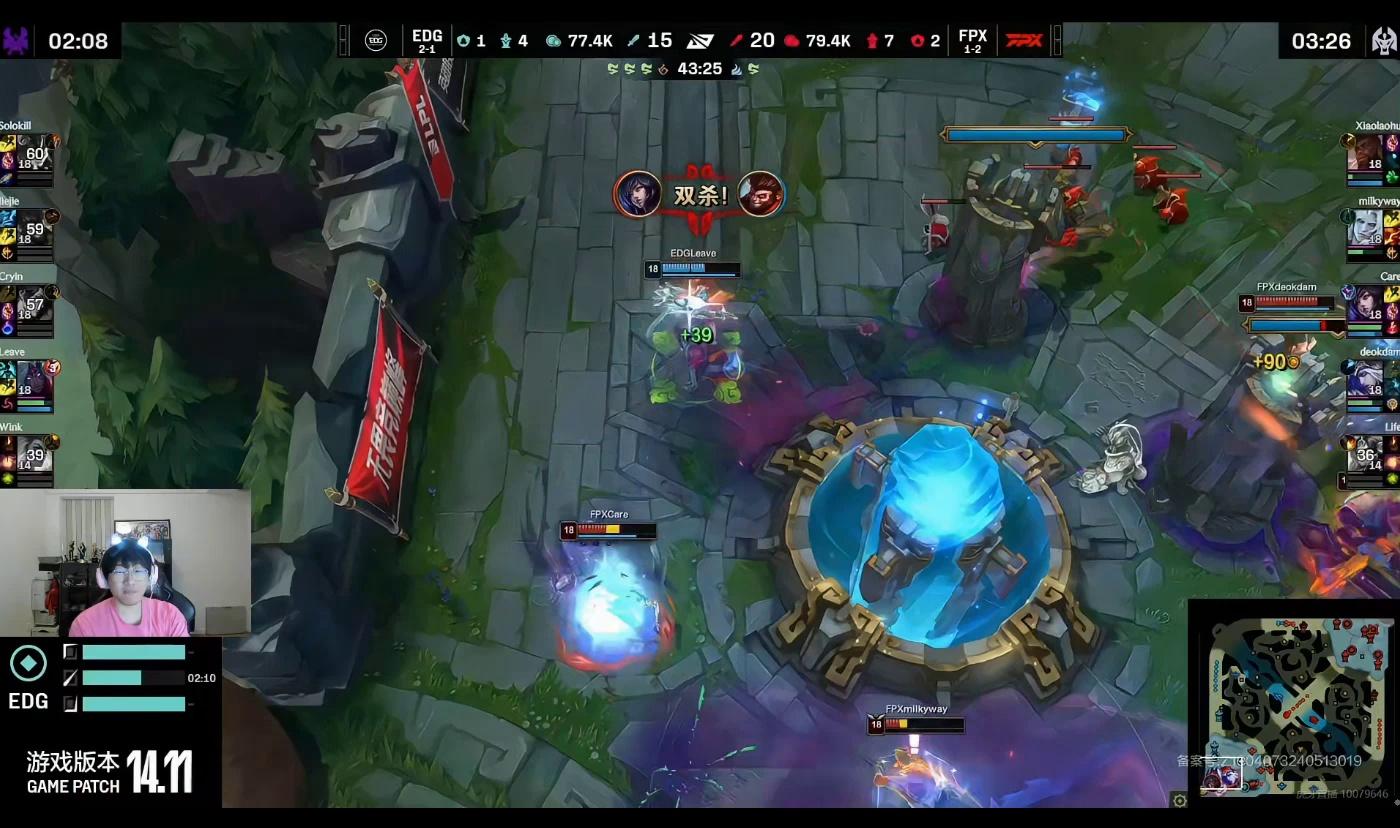
Task: Select Care's portrait in the sidebar
Action: [x=1364, y=305]
